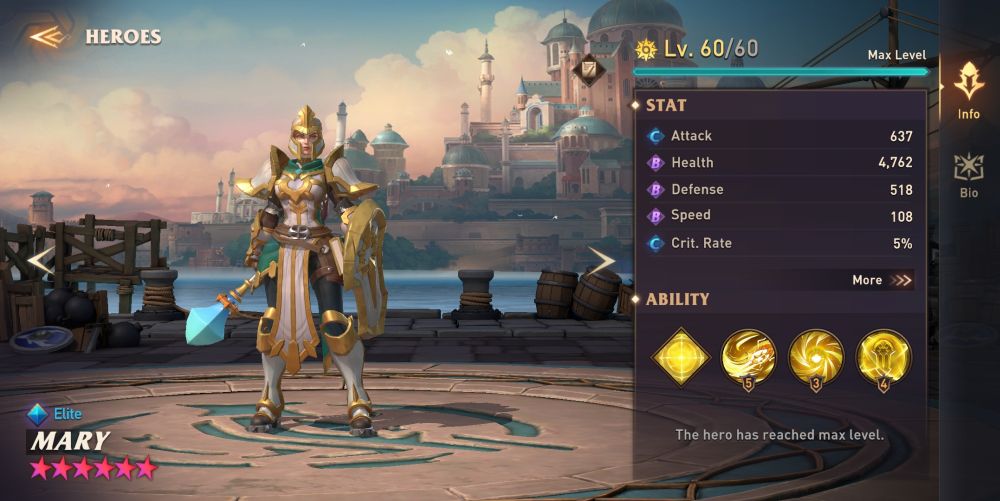The image size is (1000, 501).
Task: Switch to the Info tab
Action: [968, 90]
